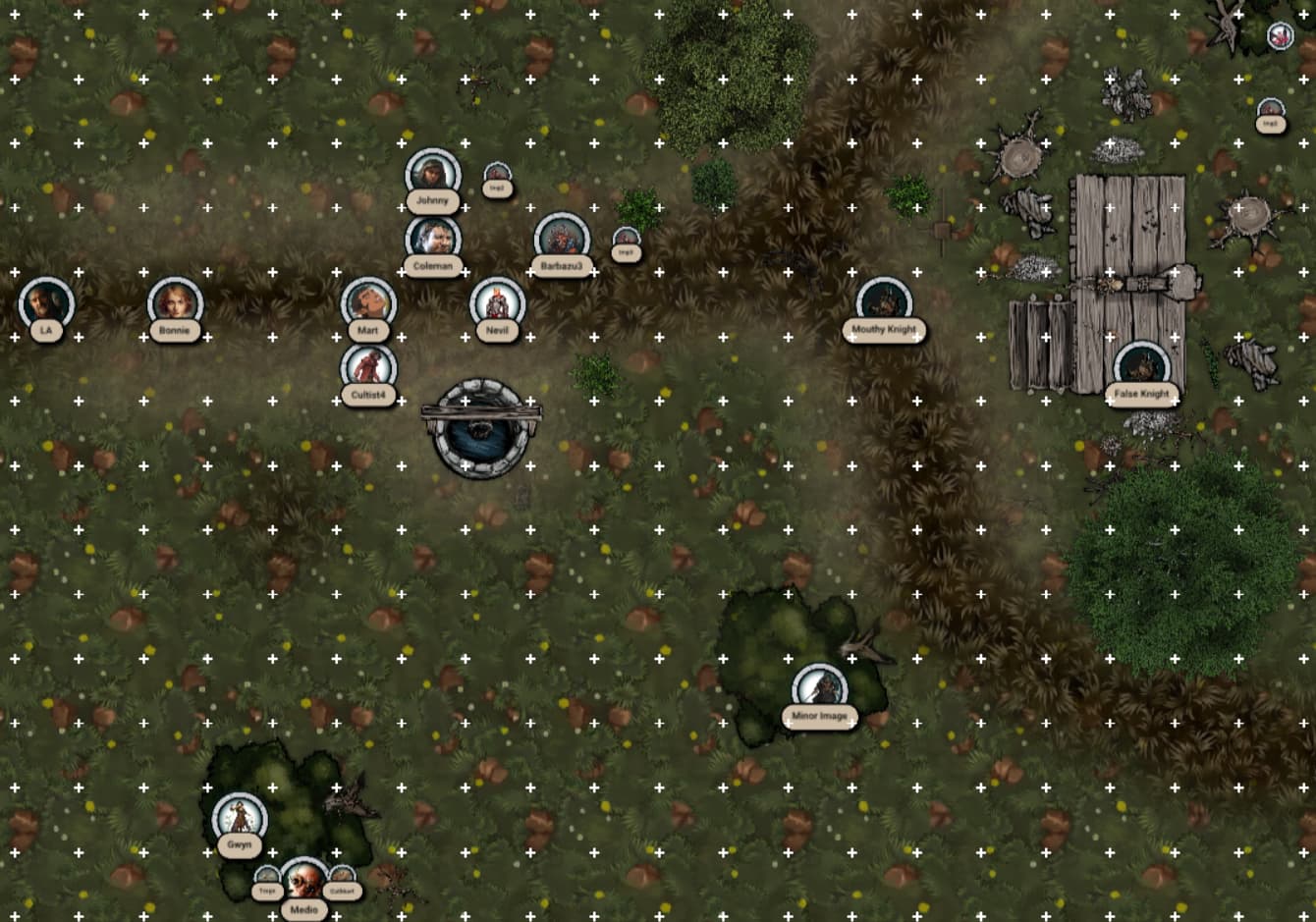The width and height of the screenshot is (1316, 922).
Task: Select the Cultist4 enemy token
Action: point(368,368)
